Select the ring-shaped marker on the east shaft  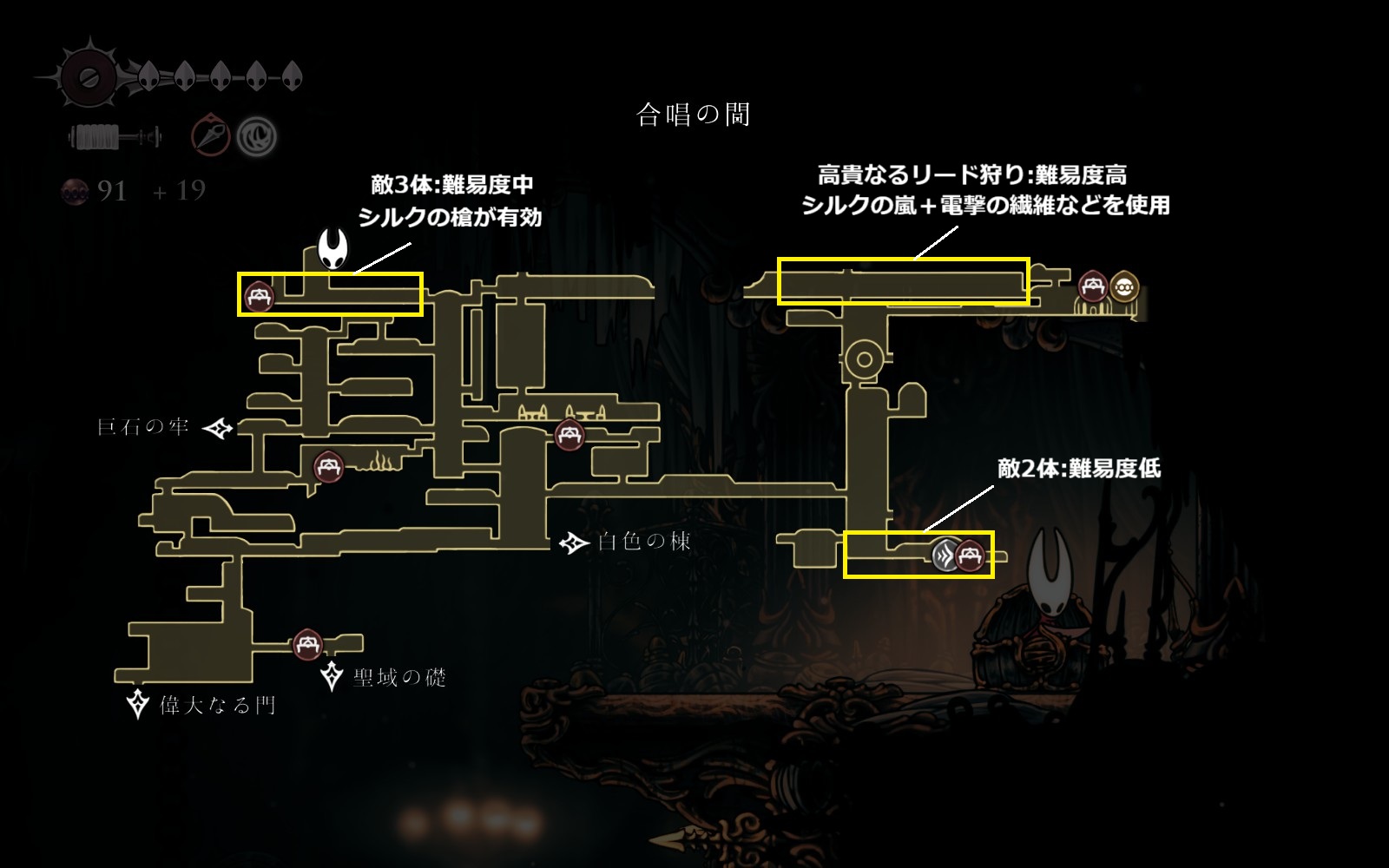tap(864, 359)
